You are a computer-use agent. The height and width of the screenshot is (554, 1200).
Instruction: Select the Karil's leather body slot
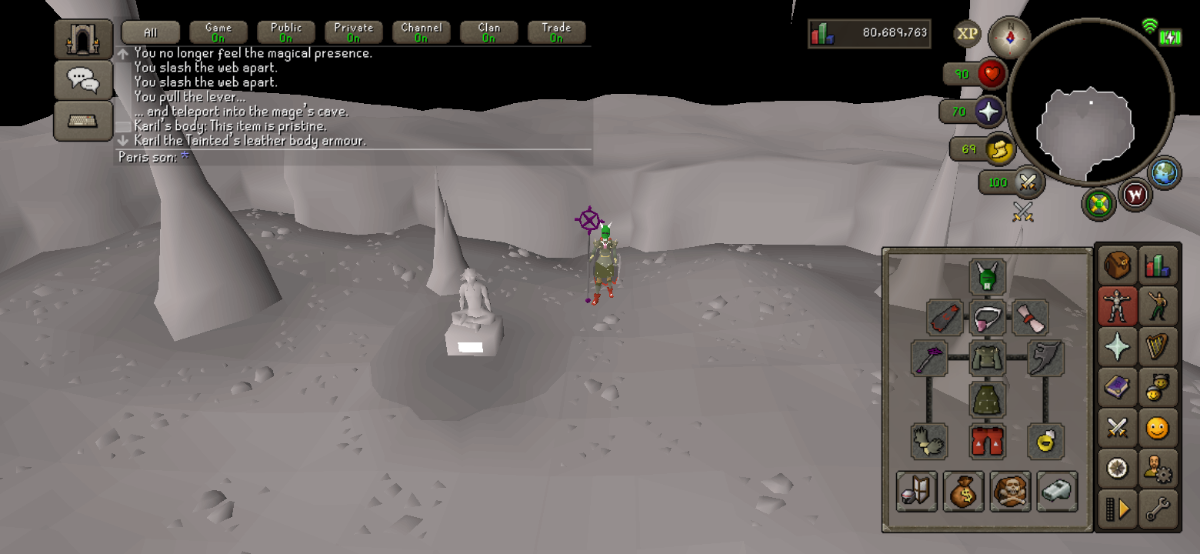click(x=988, y=358)
